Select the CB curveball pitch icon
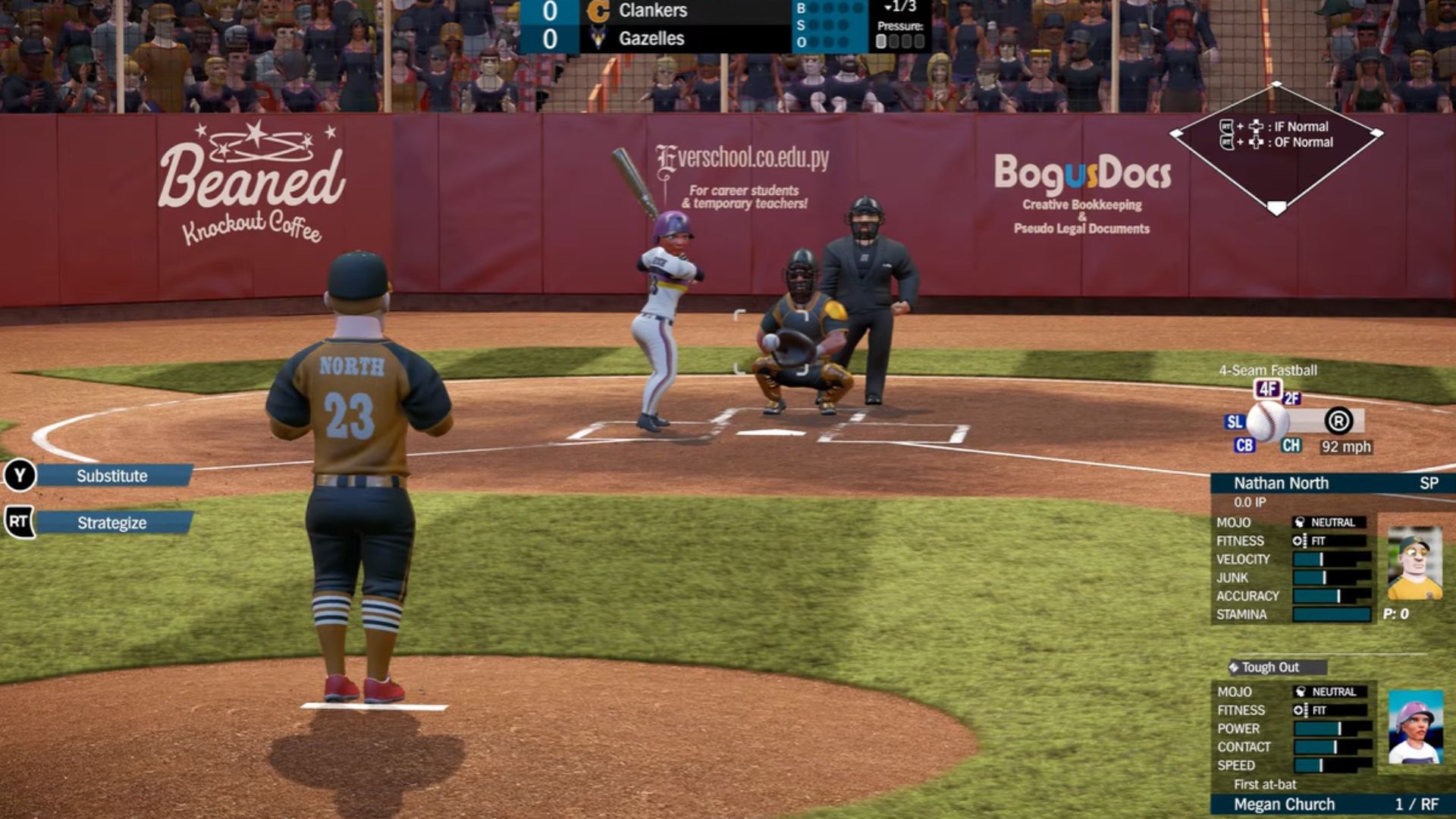 pyautogui.click(x=1244, y=446)
